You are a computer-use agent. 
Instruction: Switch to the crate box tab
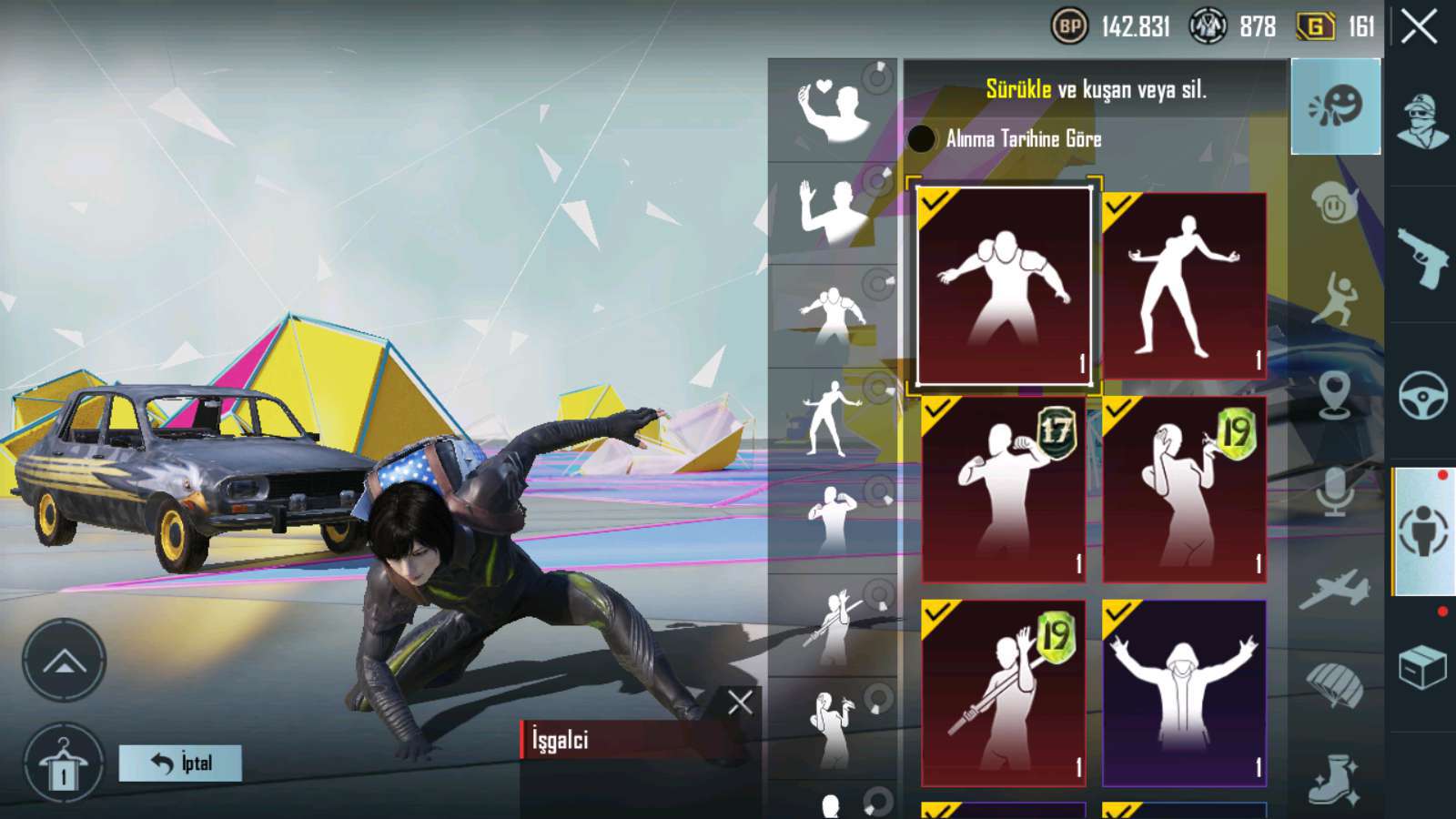pyautogui.click(x=1422, y=668)
